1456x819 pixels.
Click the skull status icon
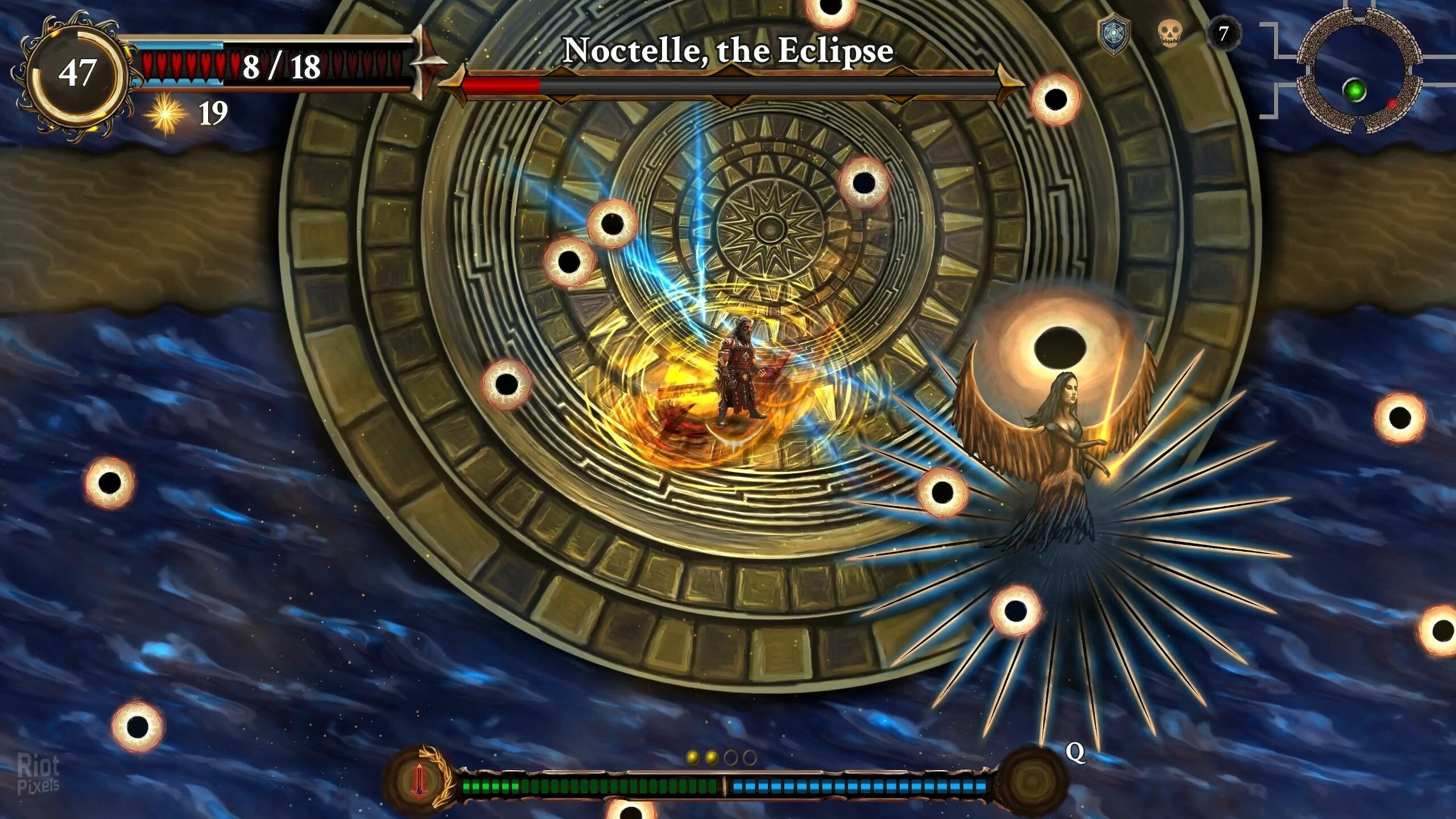[x=1169, y=34]
